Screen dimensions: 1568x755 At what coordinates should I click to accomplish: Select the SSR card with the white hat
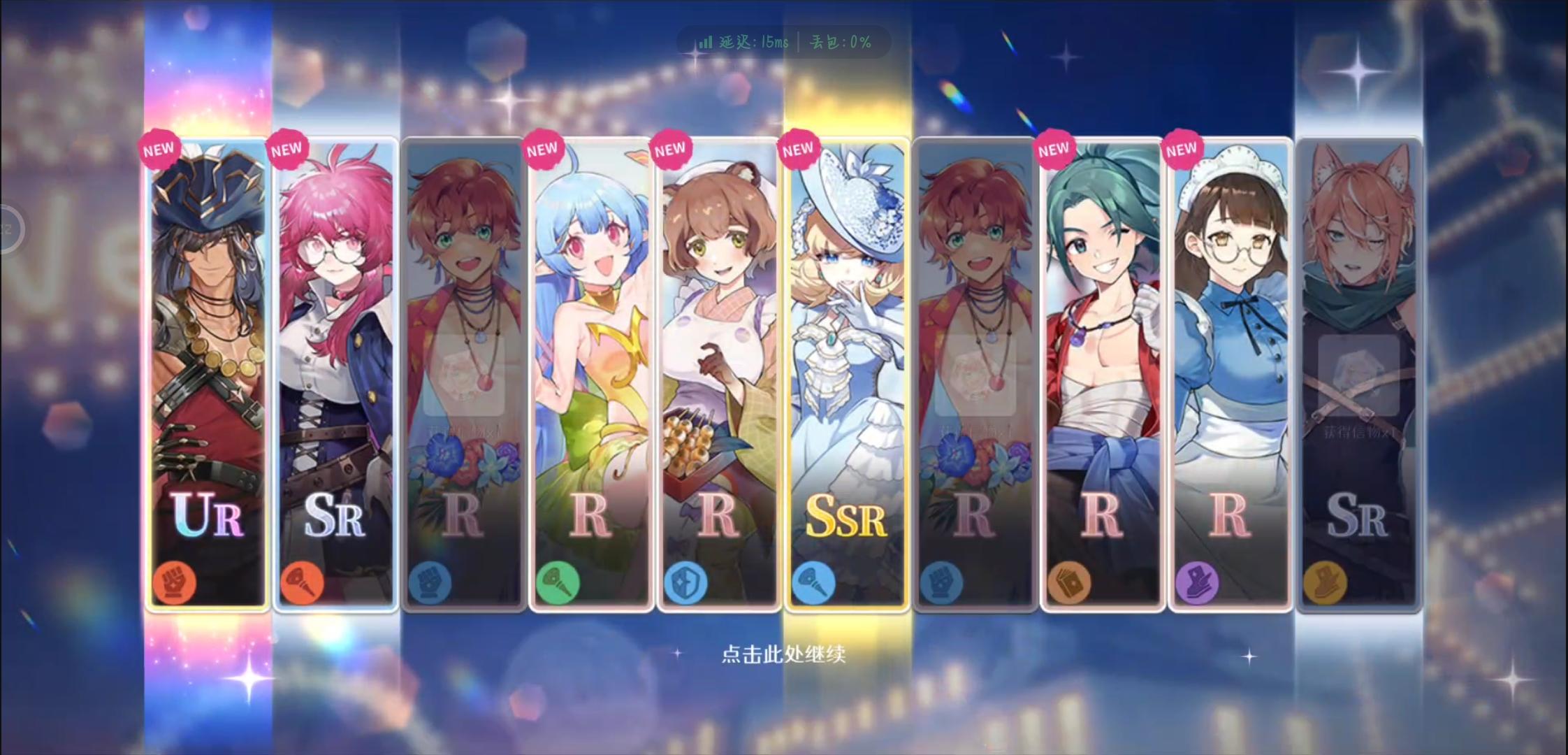847,350
